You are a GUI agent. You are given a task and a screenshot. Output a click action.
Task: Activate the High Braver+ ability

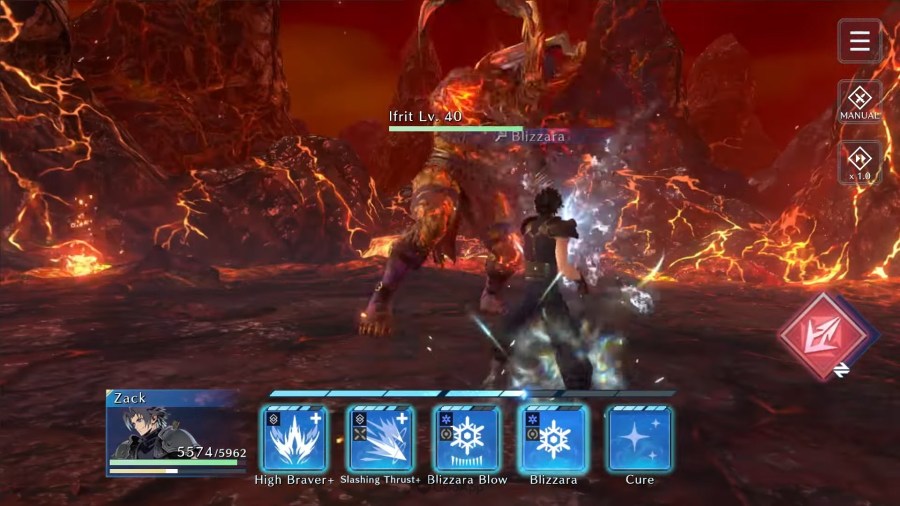click(294, 439)
